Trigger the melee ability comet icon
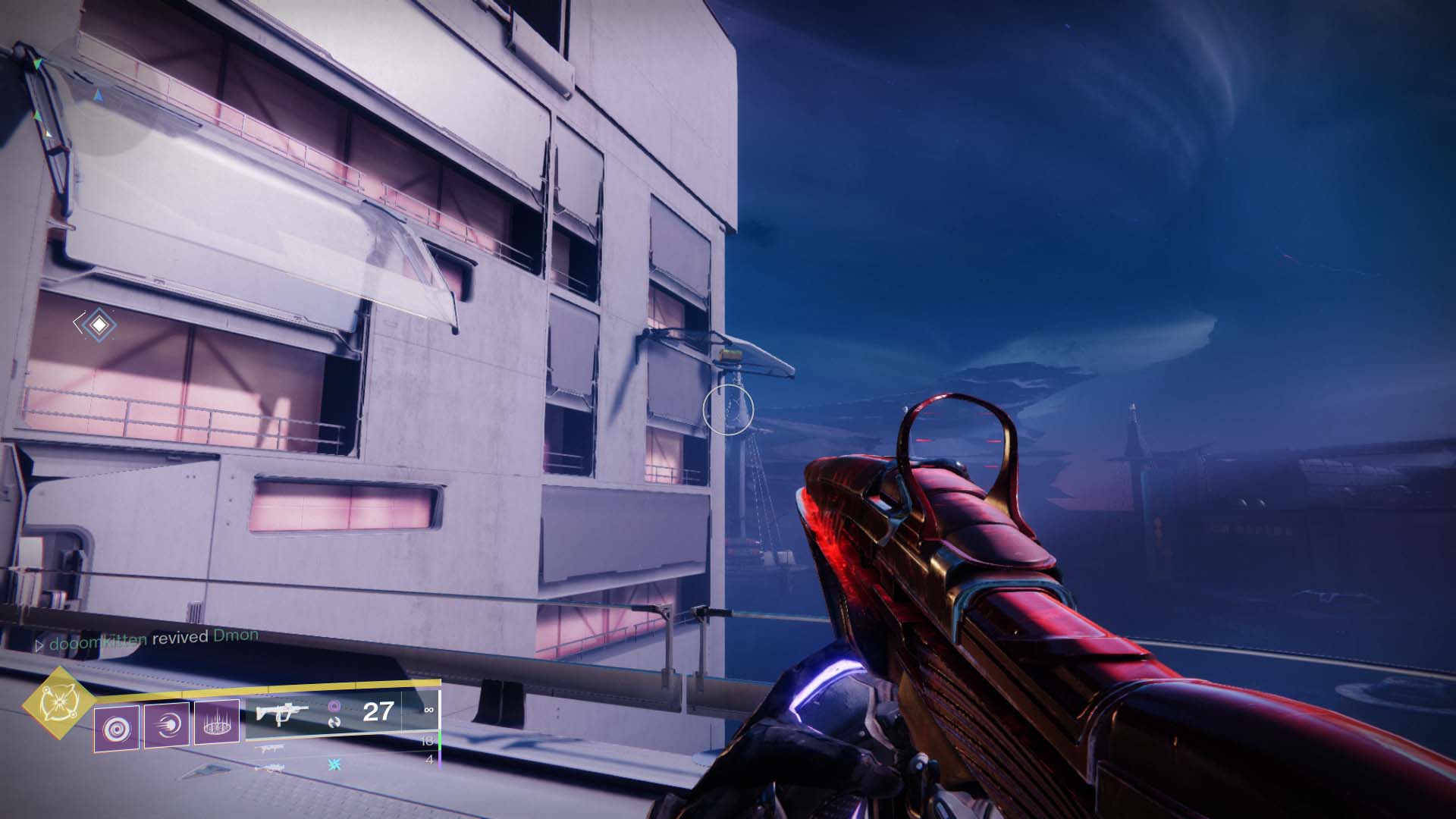The width and height of the screenshot is (1456, 819). pyautogui.click(x=167, y=726)
